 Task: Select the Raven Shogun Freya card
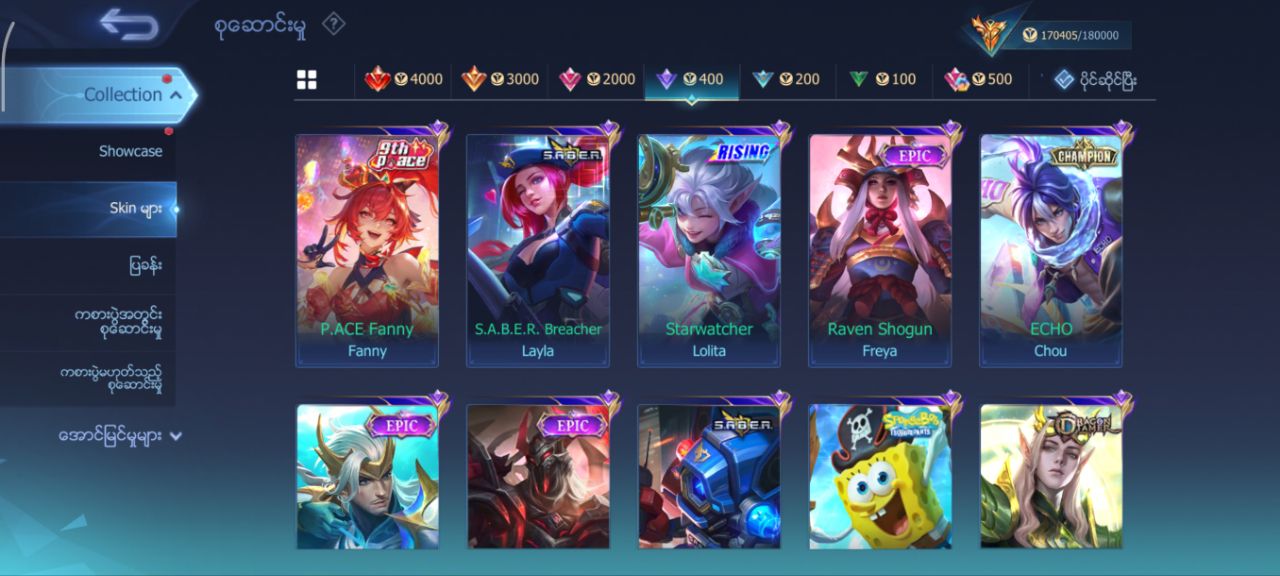880,250
